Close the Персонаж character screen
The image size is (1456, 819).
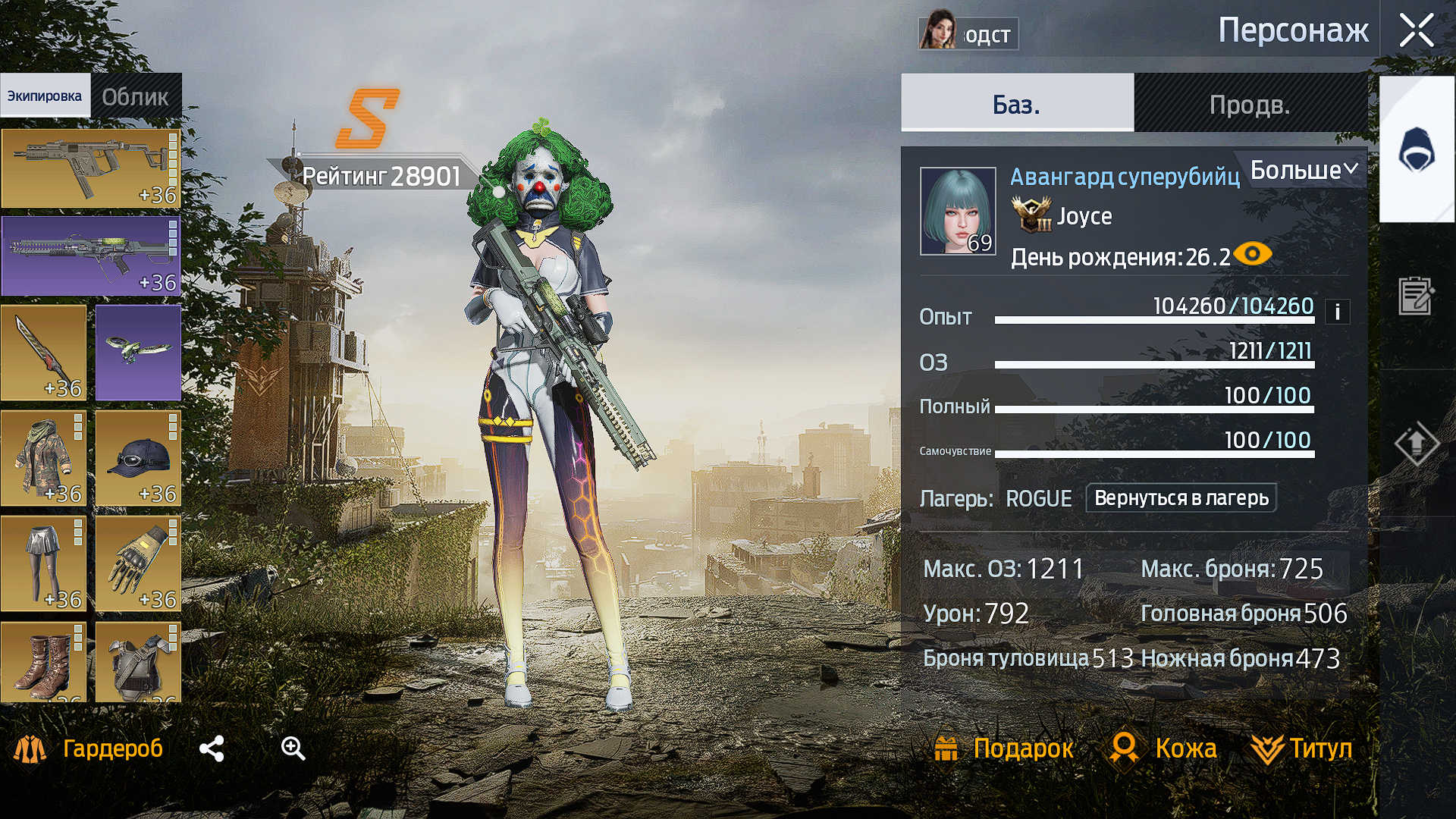1416,31
